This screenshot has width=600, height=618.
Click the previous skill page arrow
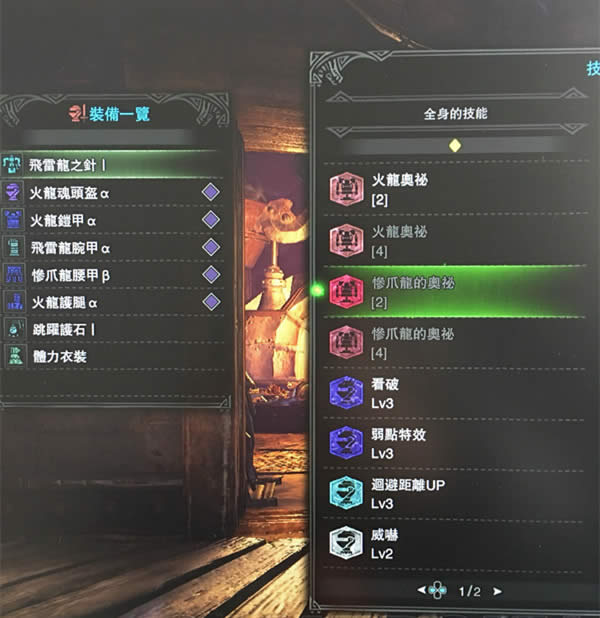[x=421, y=592]
